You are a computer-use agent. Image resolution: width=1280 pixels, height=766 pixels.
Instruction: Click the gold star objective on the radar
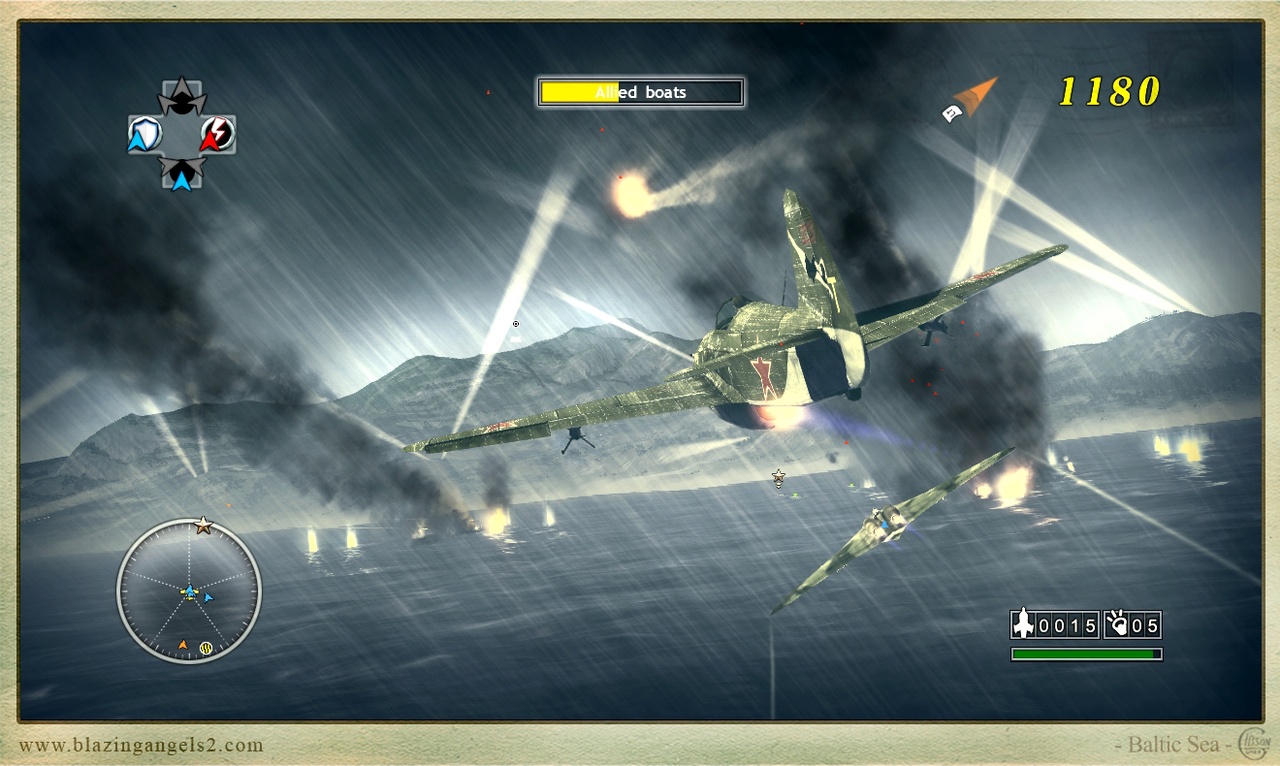(x=203, y=524)
